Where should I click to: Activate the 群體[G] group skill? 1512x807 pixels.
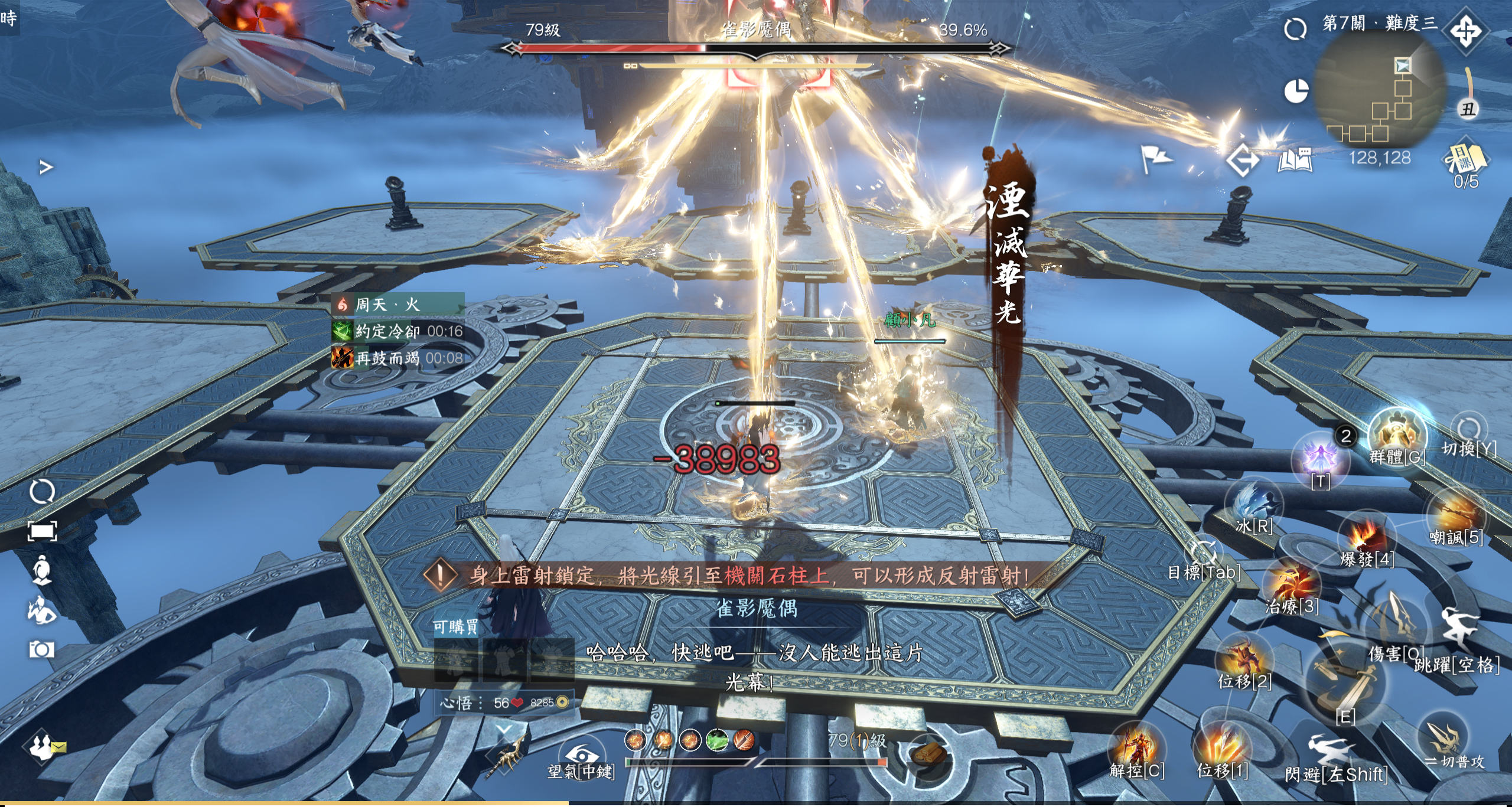(x=1397, y=436)
